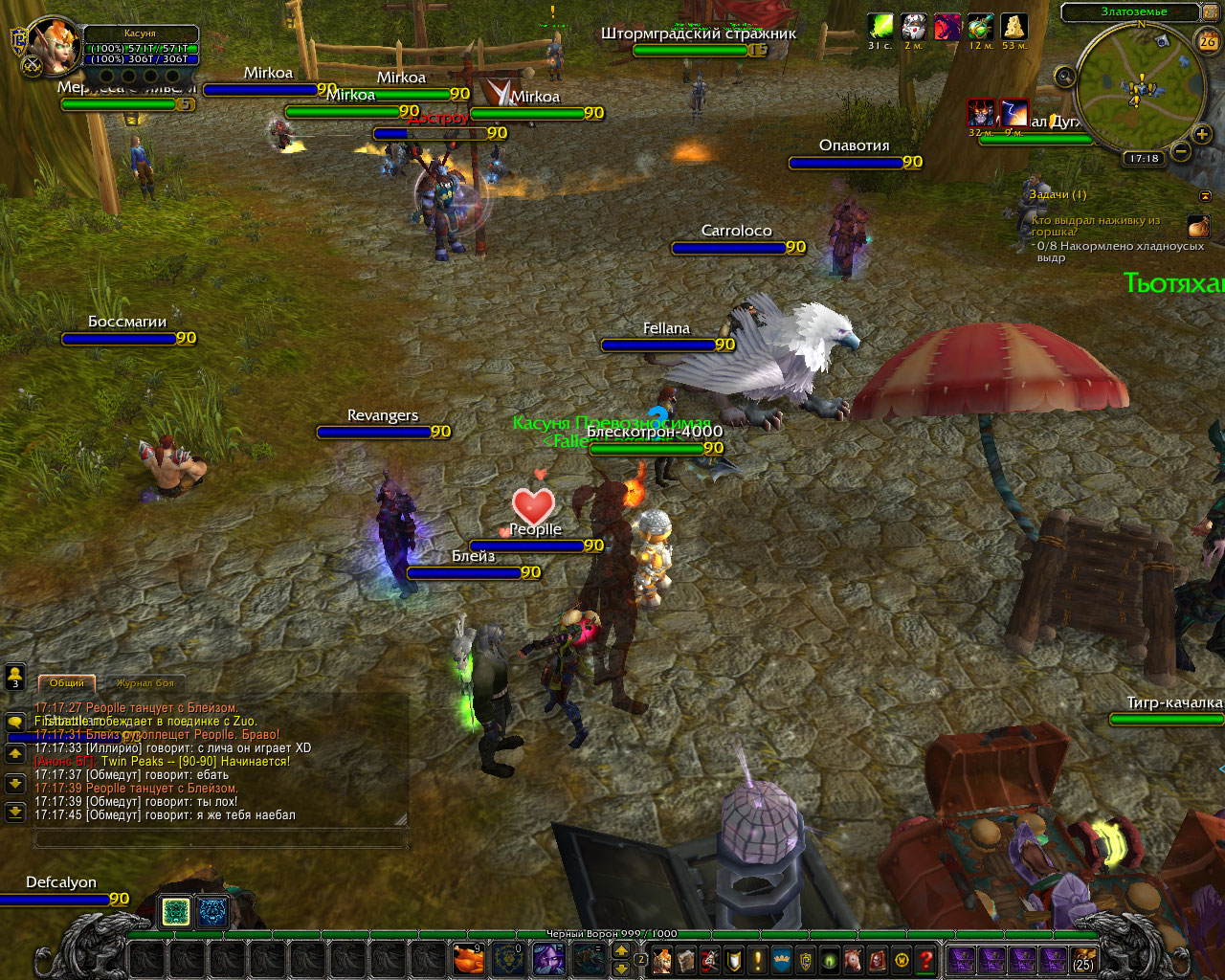The width and height of the screenshot is (1225, 980).
Task: Click the chat input field
Action: 220,839
